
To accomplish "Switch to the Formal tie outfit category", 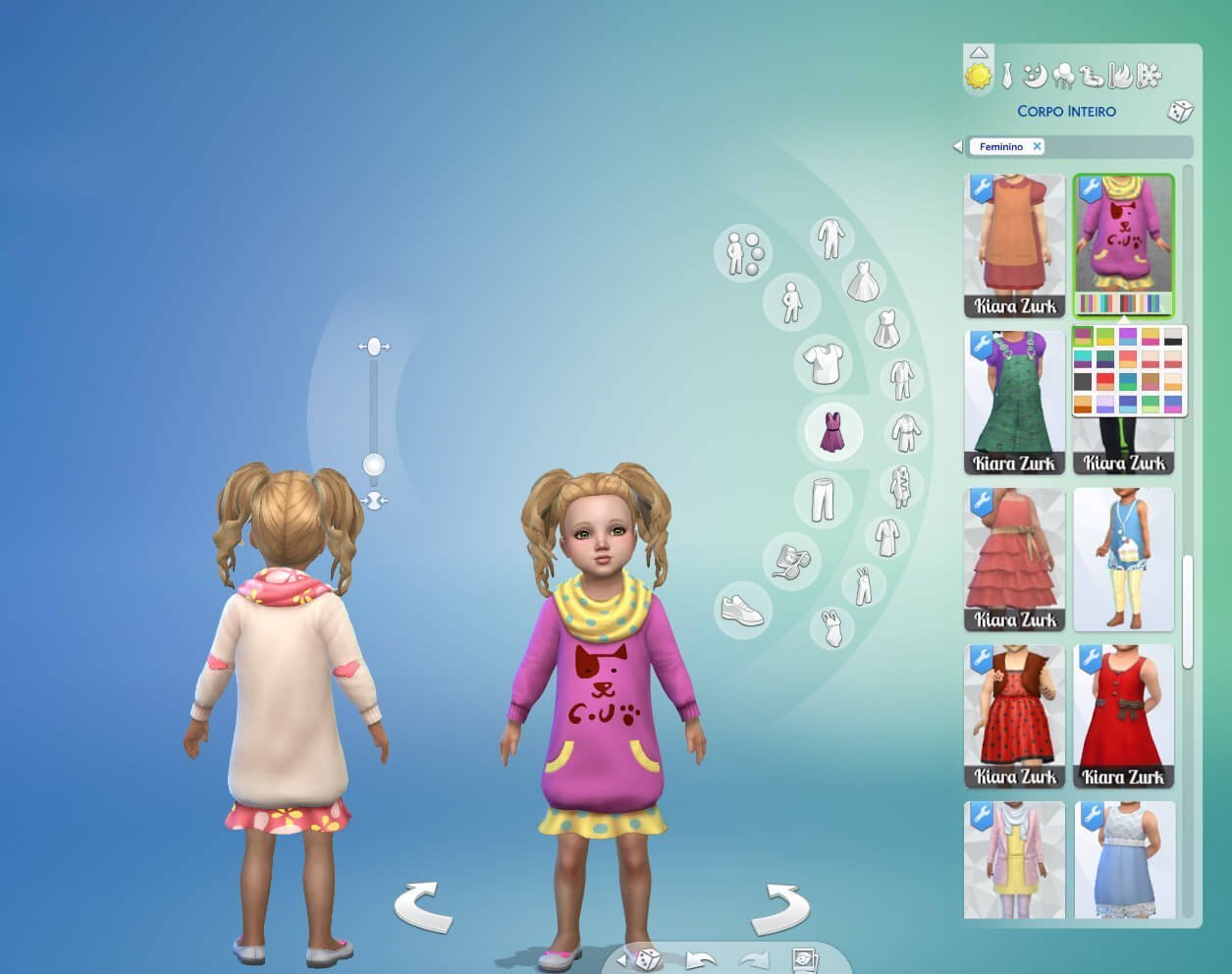I will click(1006, 76).
